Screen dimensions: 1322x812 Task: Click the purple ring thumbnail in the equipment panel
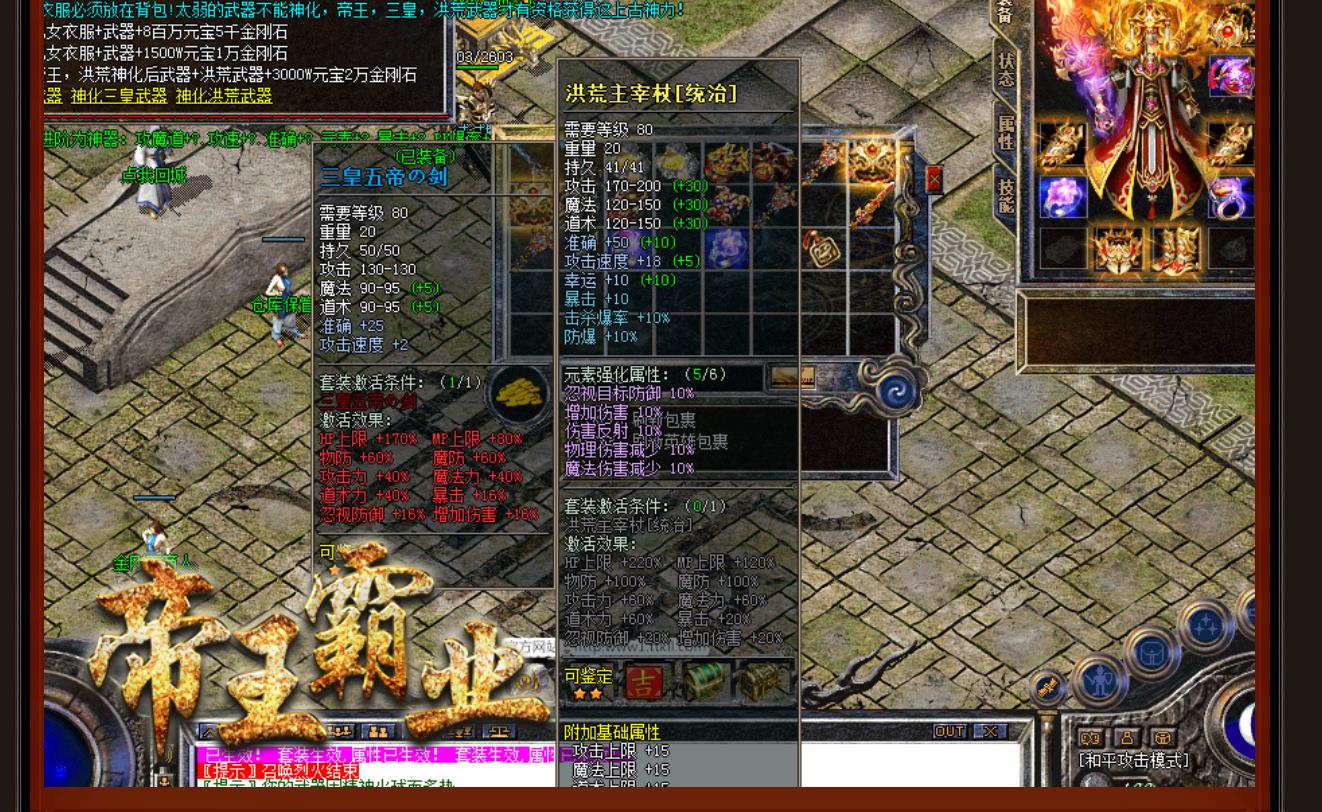tap(1061, 198)
